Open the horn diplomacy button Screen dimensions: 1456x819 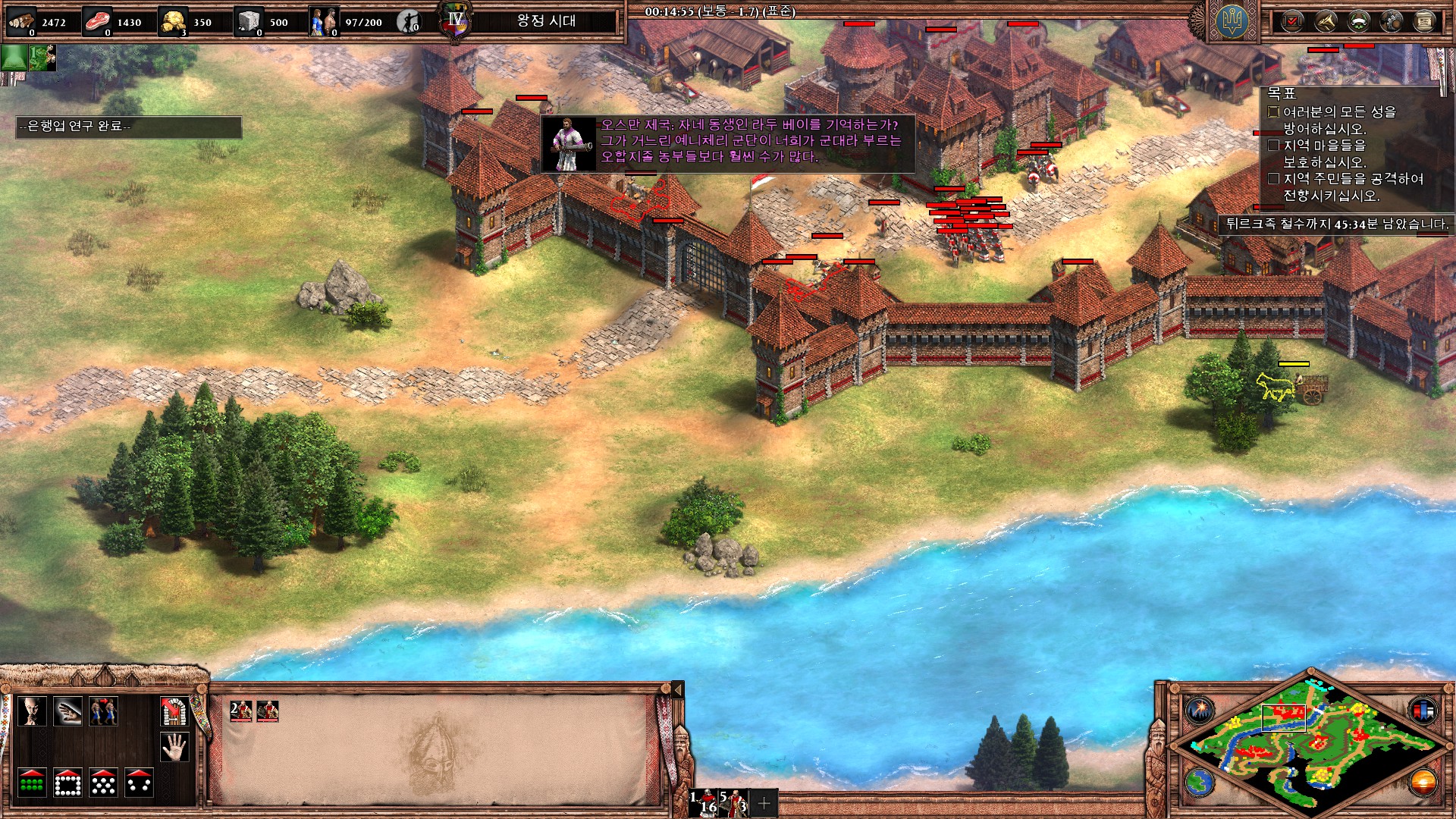(x=1326, y=21)
